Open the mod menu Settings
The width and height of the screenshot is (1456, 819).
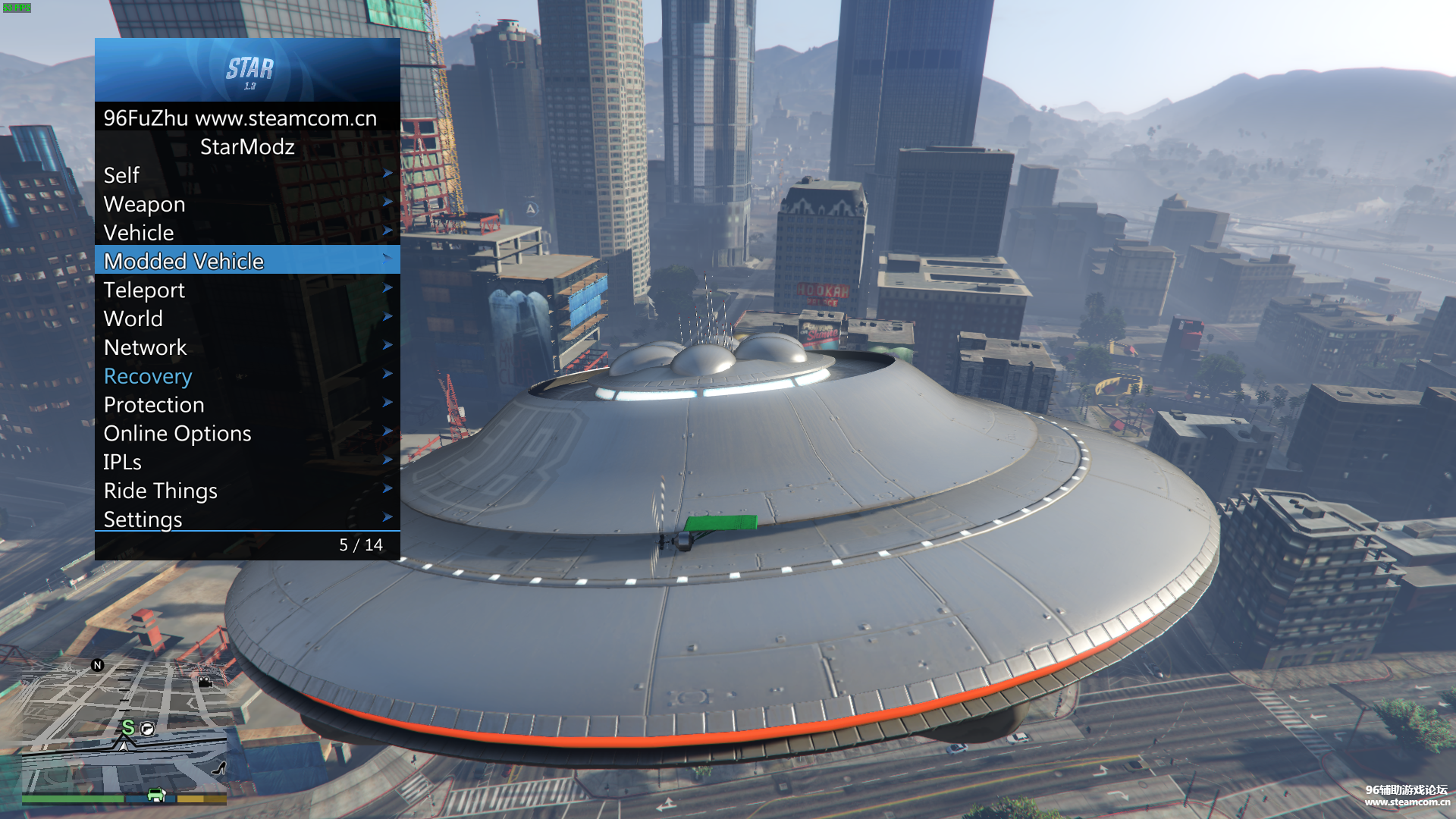[246, 519]
